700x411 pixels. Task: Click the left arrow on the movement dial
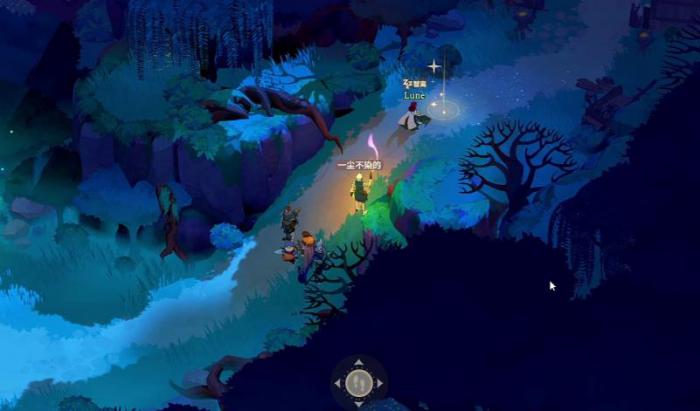[339, 383]
